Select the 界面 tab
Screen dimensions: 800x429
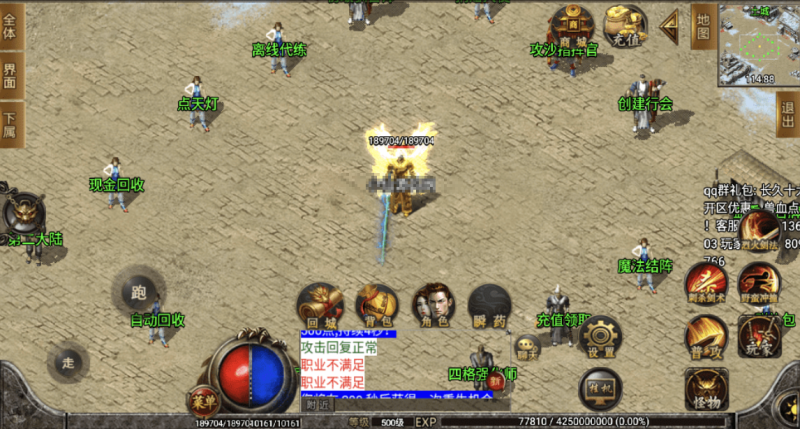point(10,76)
